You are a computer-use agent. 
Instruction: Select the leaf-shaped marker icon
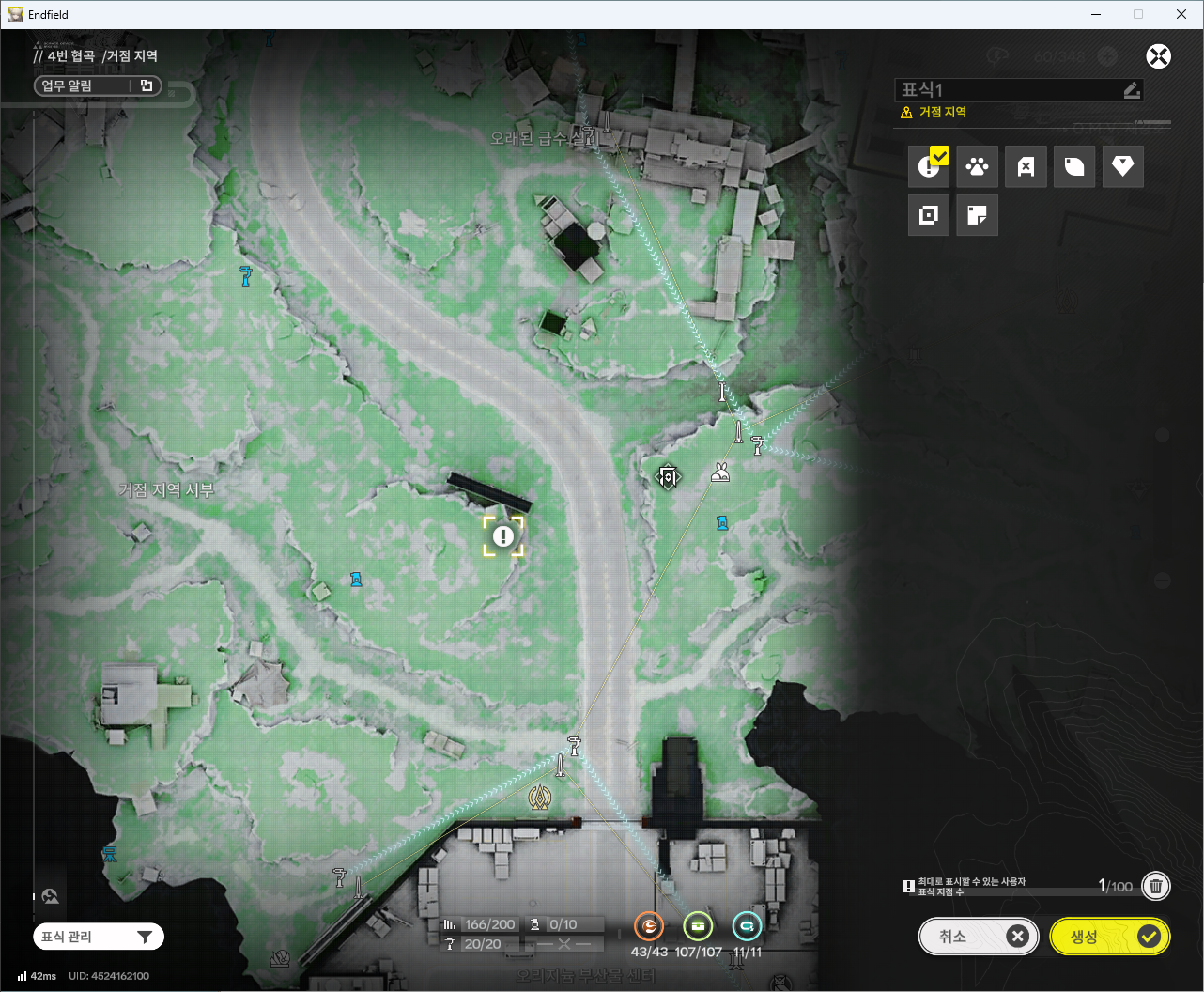point(1074,167)
